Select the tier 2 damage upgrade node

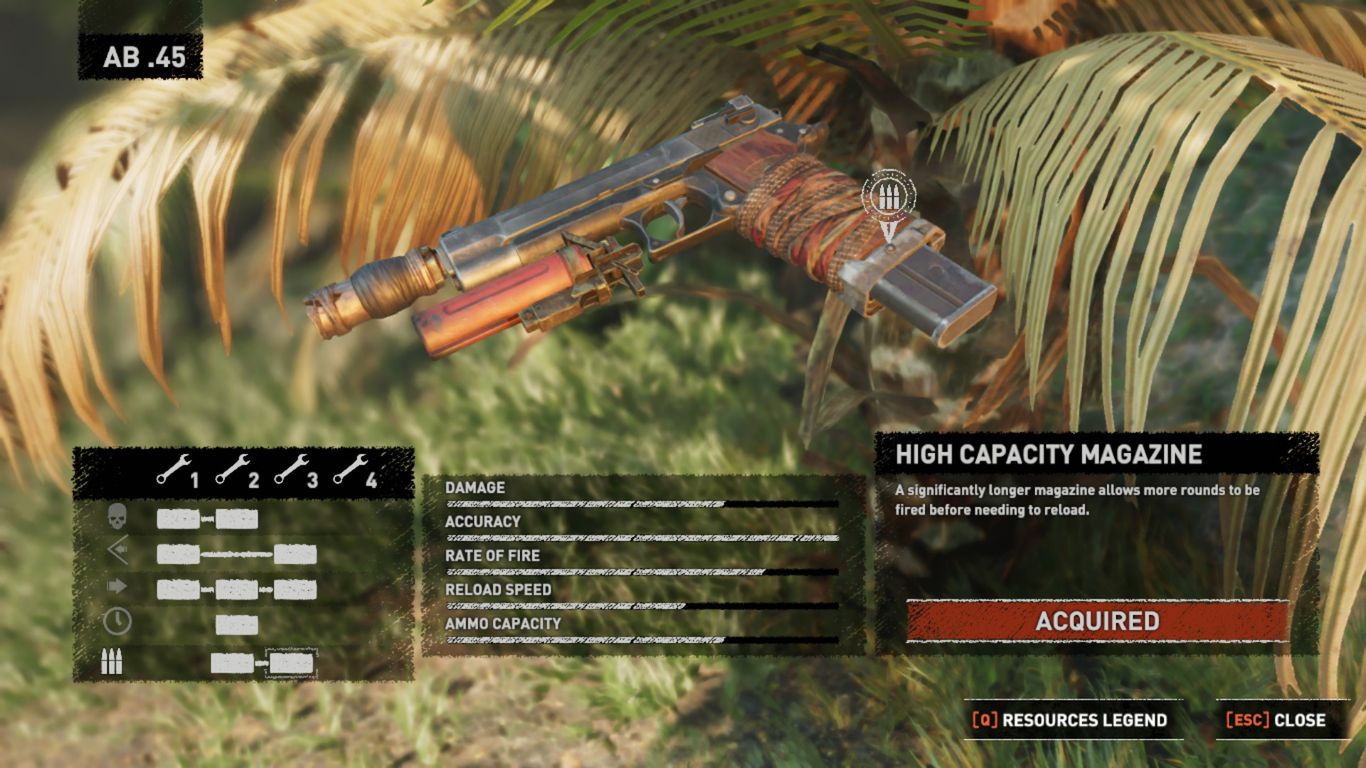click(237, 519)
